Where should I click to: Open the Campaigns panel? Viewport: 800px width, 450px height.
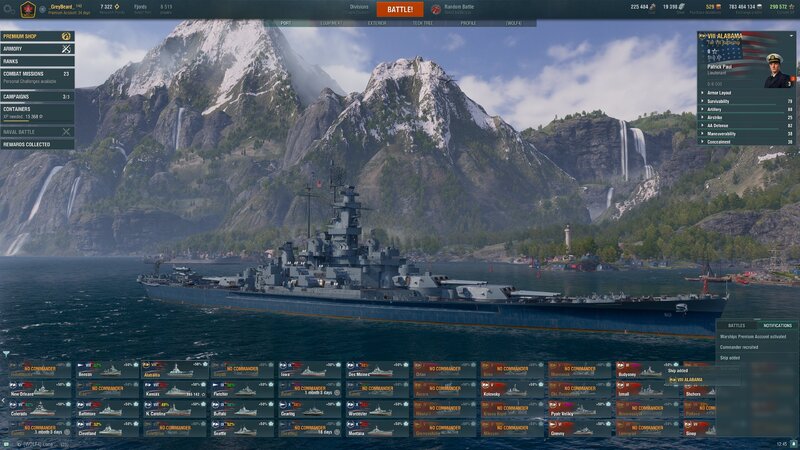37,97
